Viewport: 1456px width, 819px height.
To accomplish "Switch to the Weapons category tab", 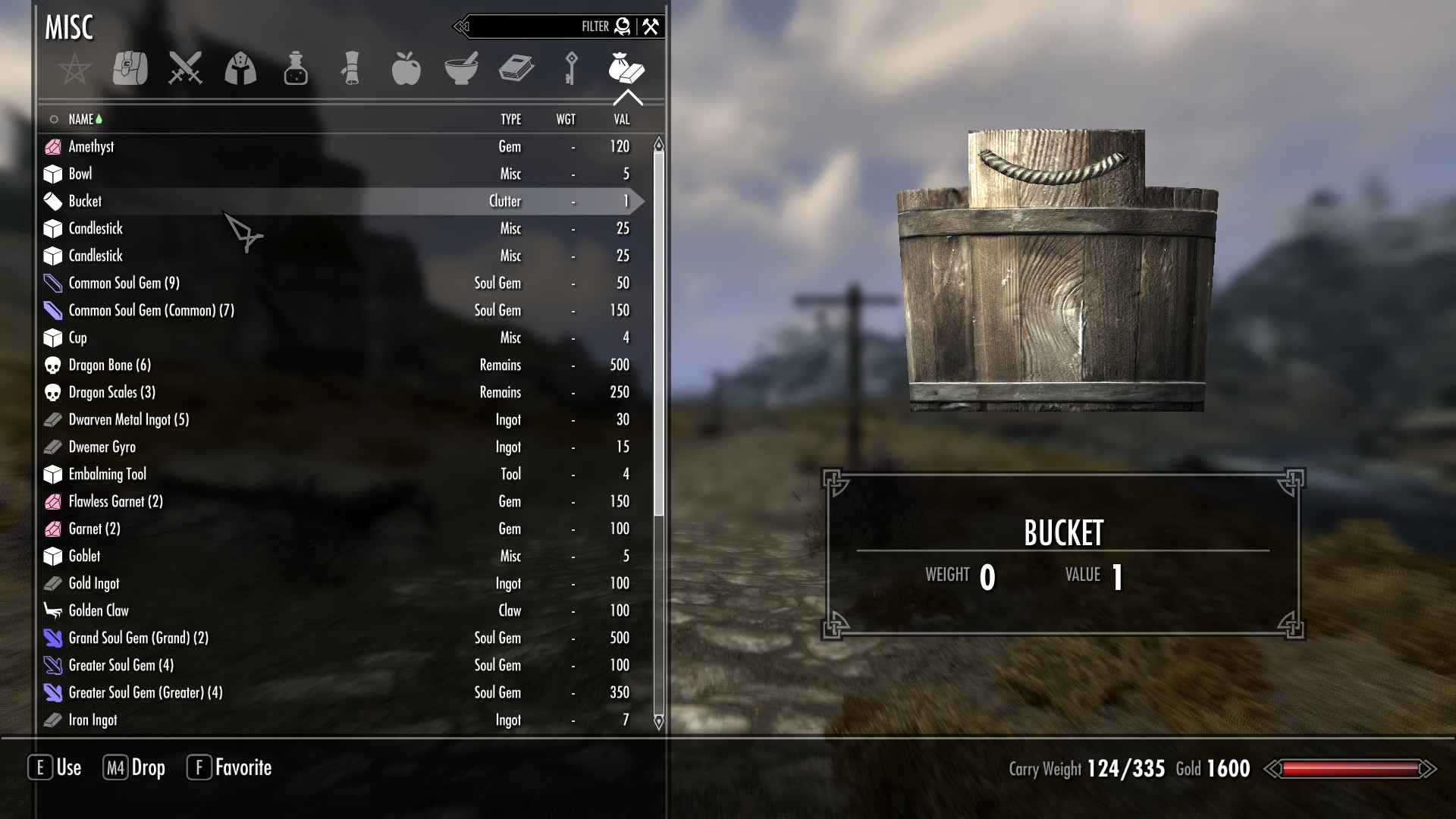I will click(x=185, y=69).
